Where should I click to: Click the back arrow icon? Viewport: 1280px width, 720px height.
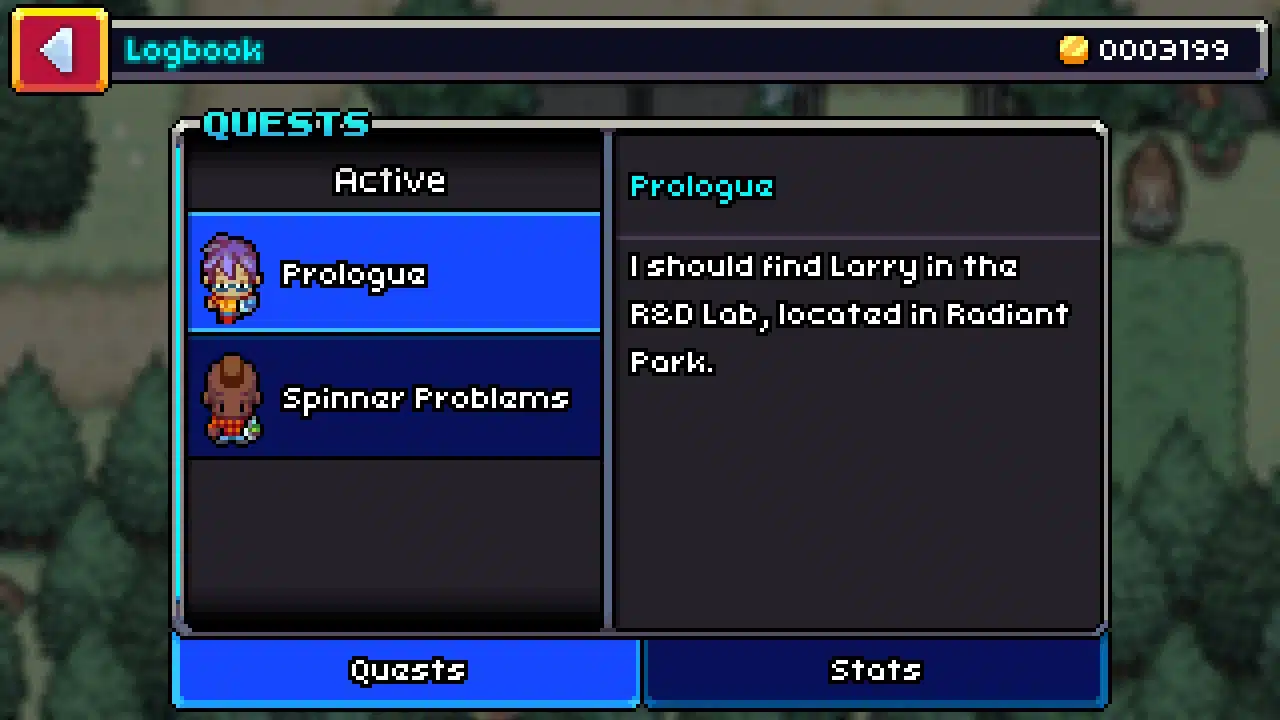[x=58, y=50]
